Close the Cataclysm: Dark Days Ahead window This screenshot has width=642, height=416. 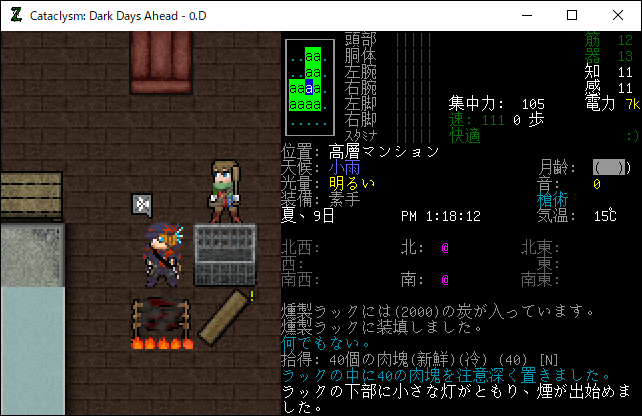point(618,15)
